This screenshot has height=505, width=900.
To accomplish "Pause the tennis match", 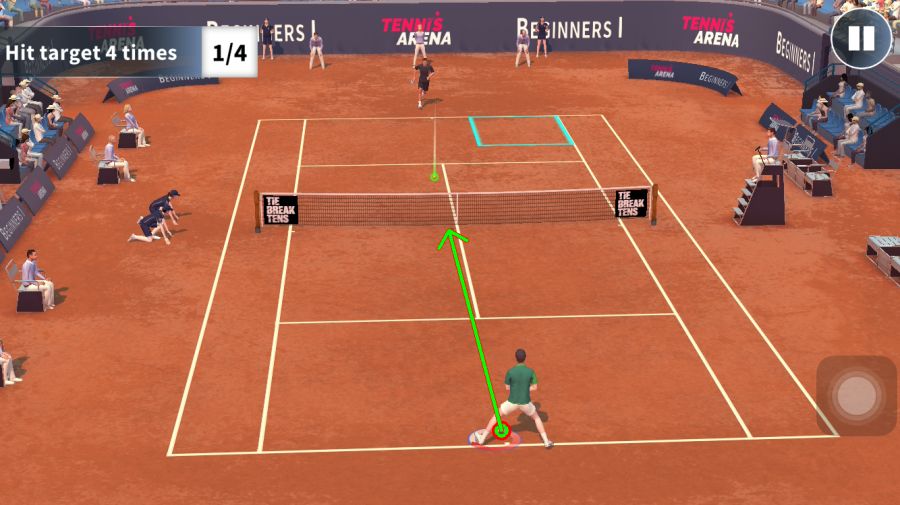I will (x=861, y=39).
